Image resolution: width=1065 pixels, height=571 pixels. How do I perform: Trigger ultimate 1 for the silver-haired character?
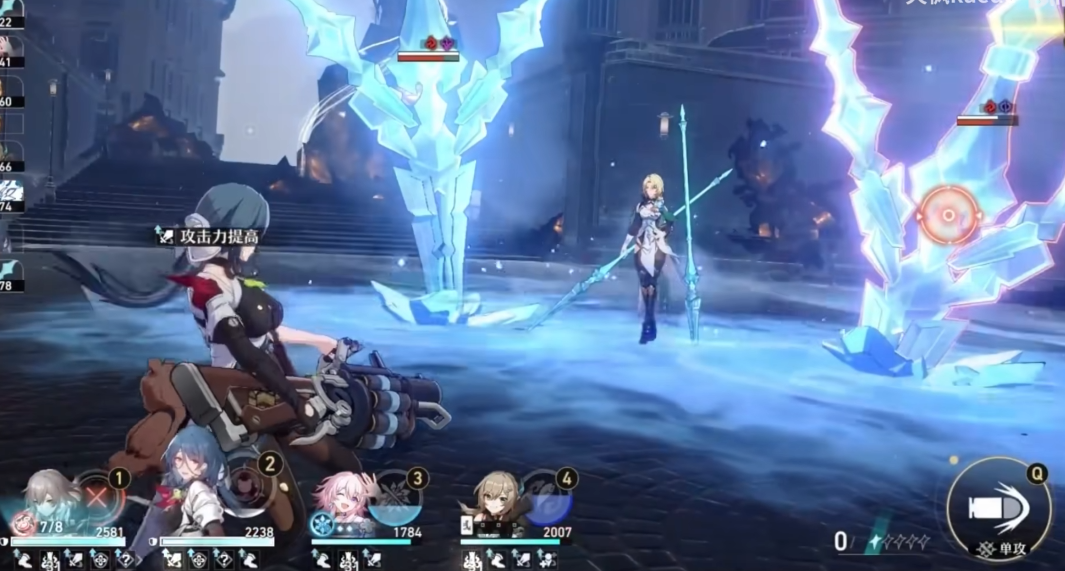98,496
